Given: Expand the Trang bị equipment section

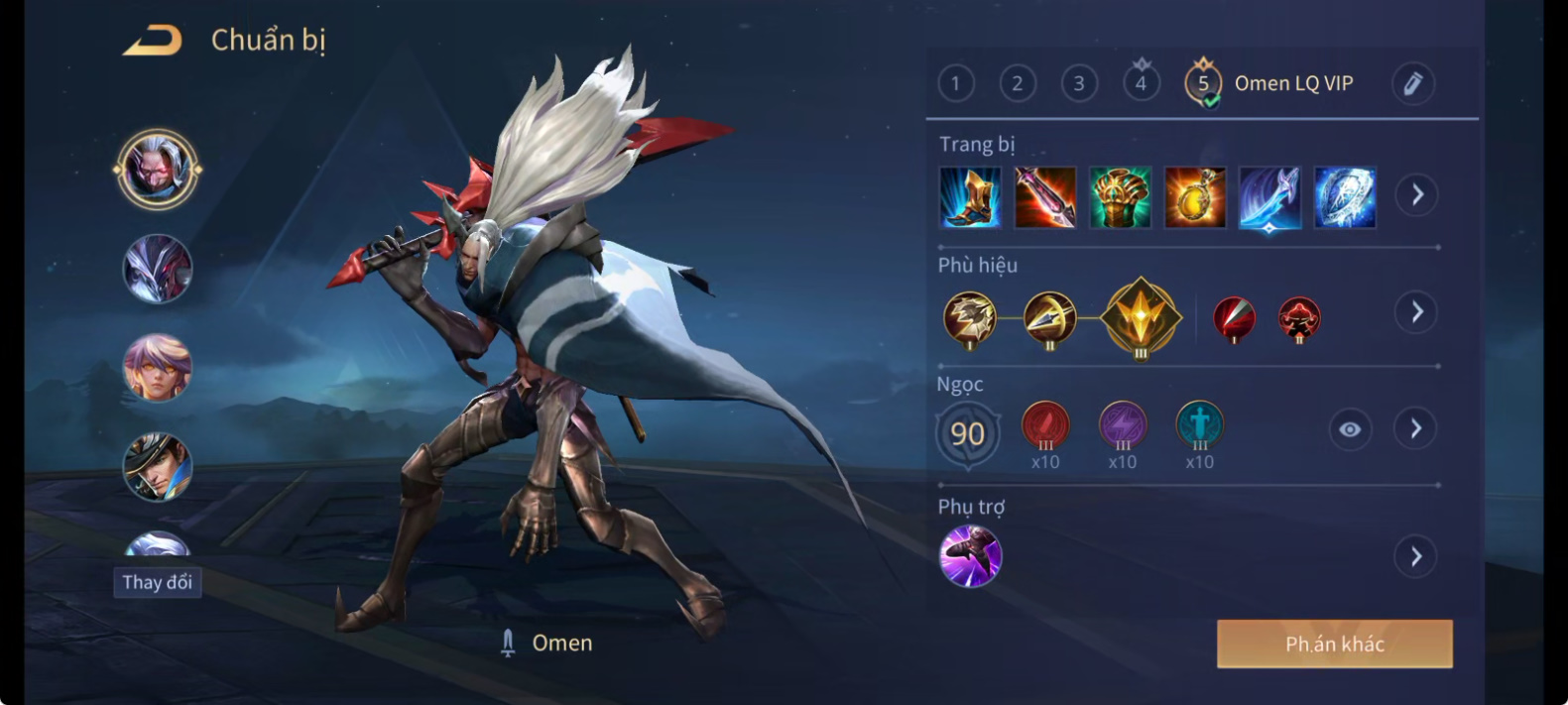Looking at the screenshot, I should click(x=1417, y=195).
